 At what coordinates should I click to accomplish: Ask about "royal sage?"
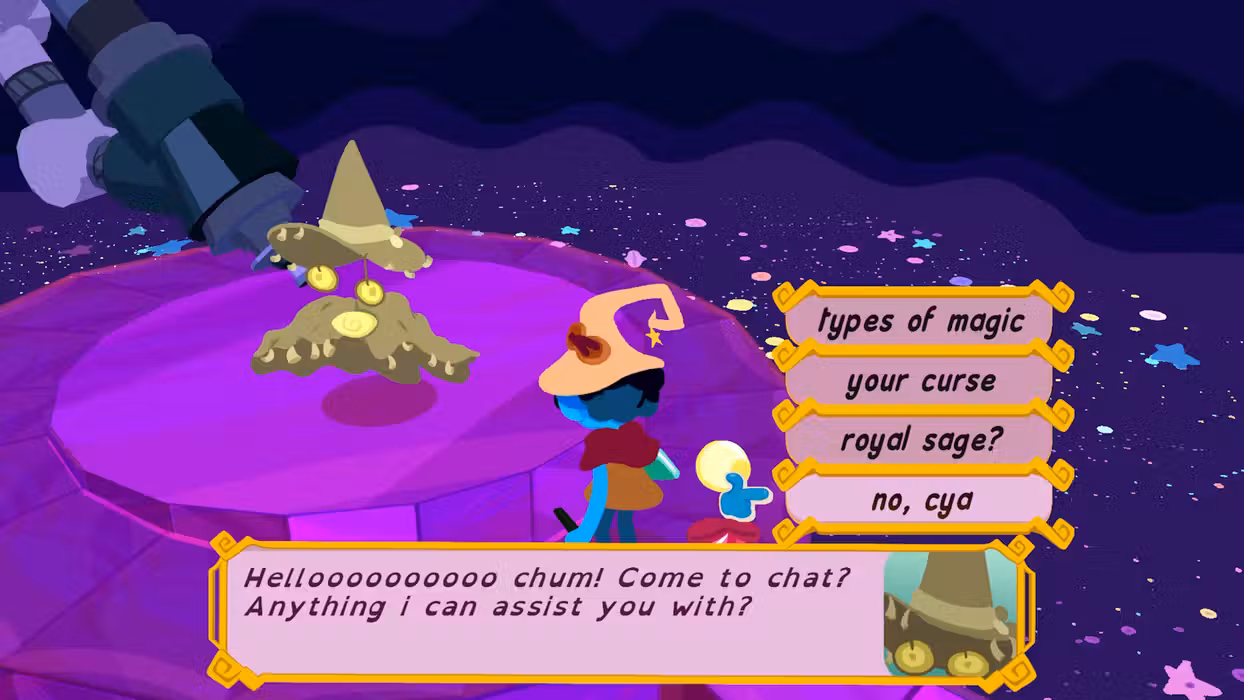click(920, 440)
